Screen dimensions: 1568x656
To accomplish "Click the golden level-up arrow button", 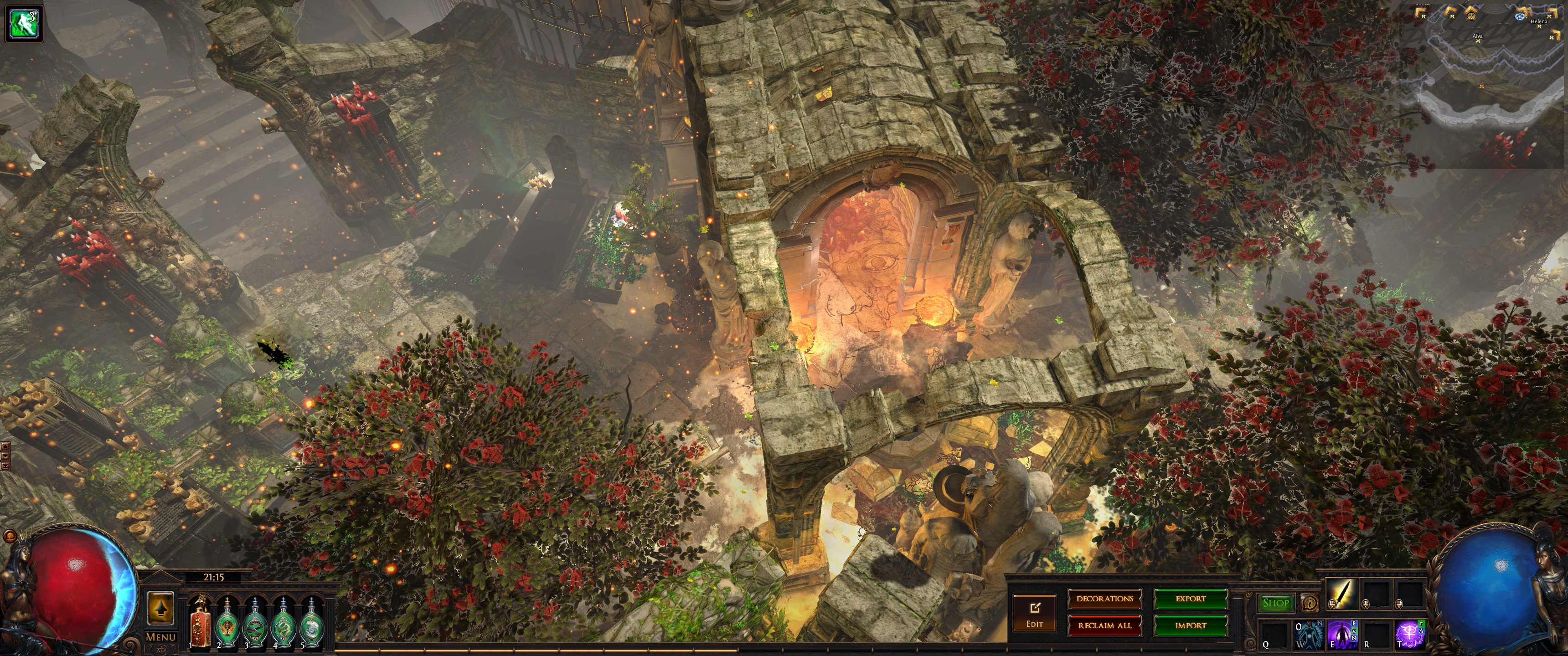I will click(161, 608).
